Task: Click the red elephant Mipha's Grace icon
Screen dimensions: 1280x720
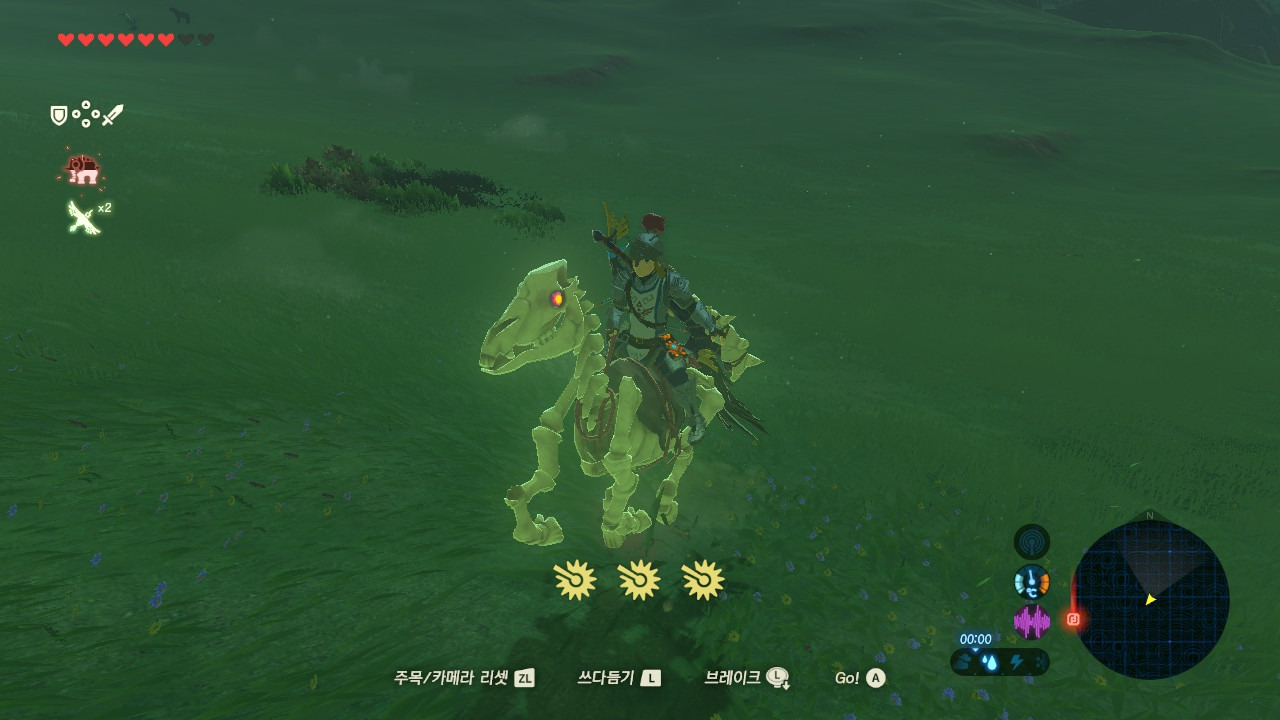Action: pos(82,171)
